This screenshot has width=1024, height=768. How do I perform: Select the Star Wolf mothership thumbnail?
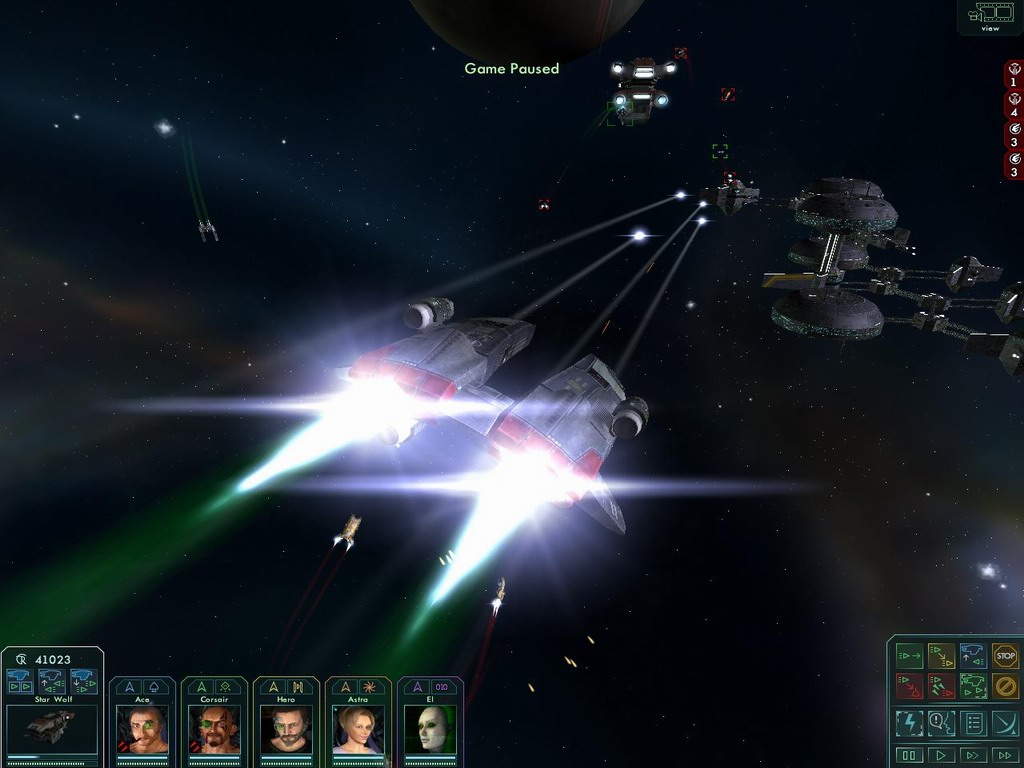click(x=52, y=728)
